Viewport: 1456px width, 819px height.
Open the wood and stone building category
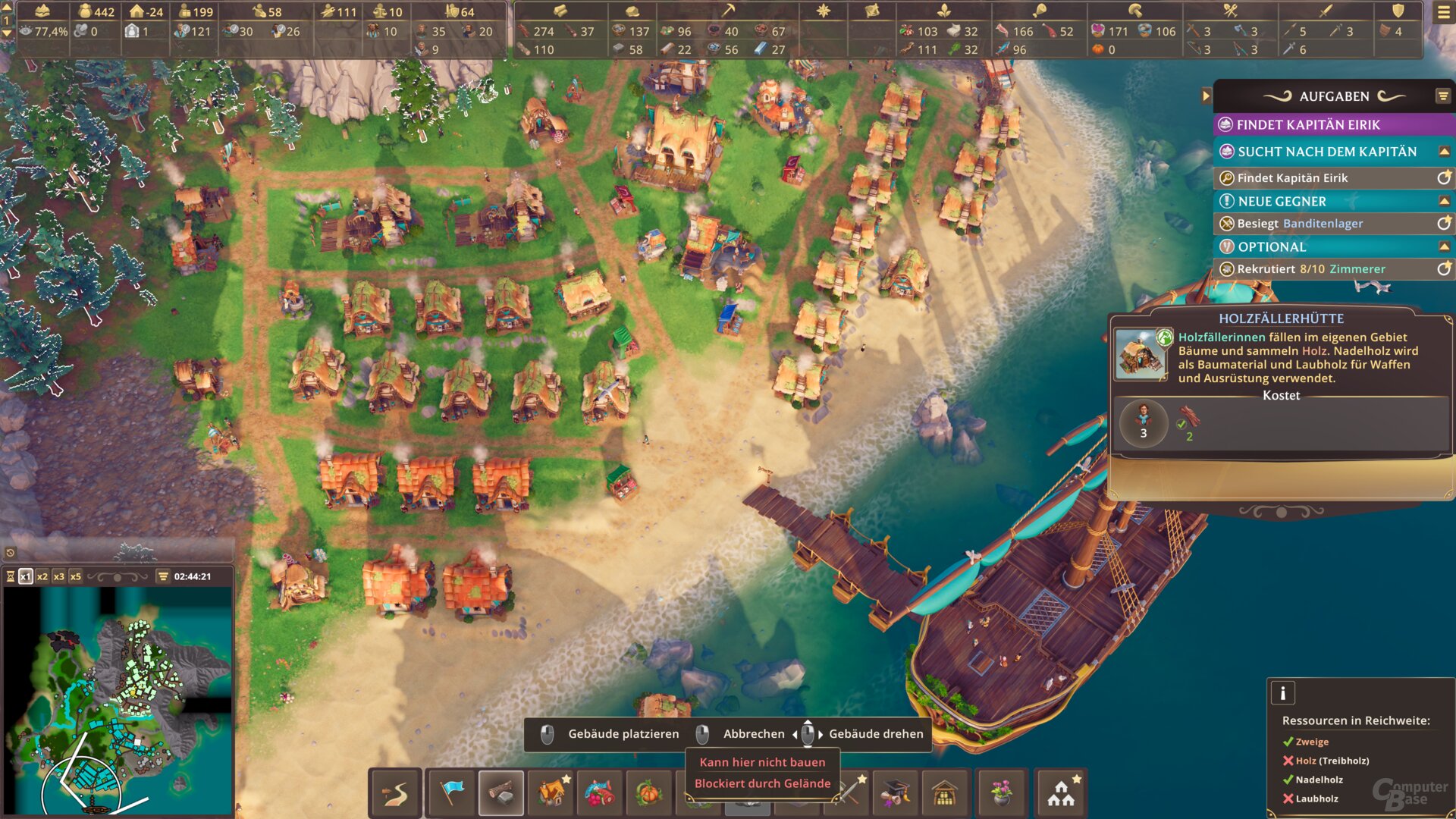point(501,793)
